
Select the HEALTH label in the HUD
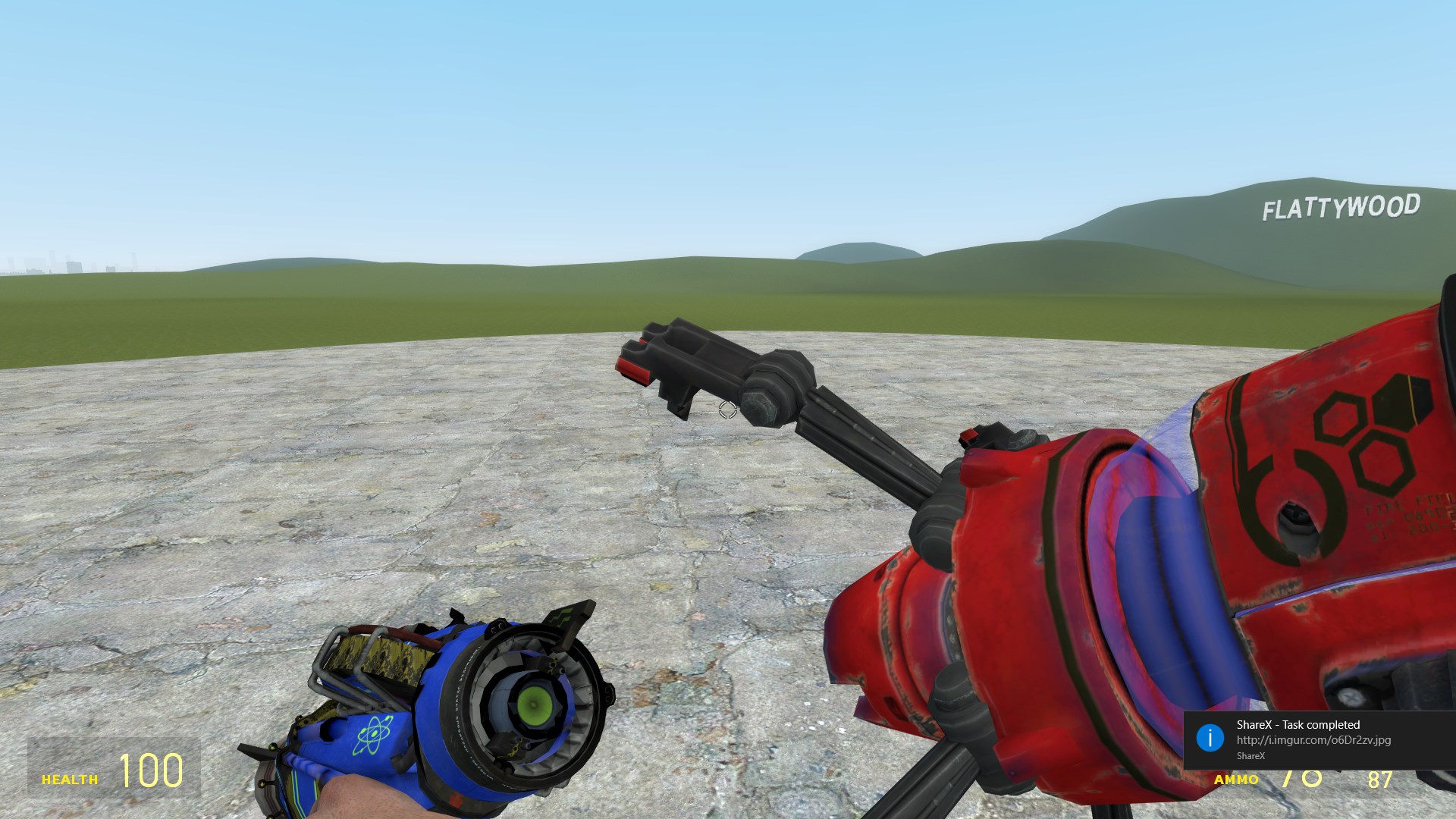tap(70, 778)
